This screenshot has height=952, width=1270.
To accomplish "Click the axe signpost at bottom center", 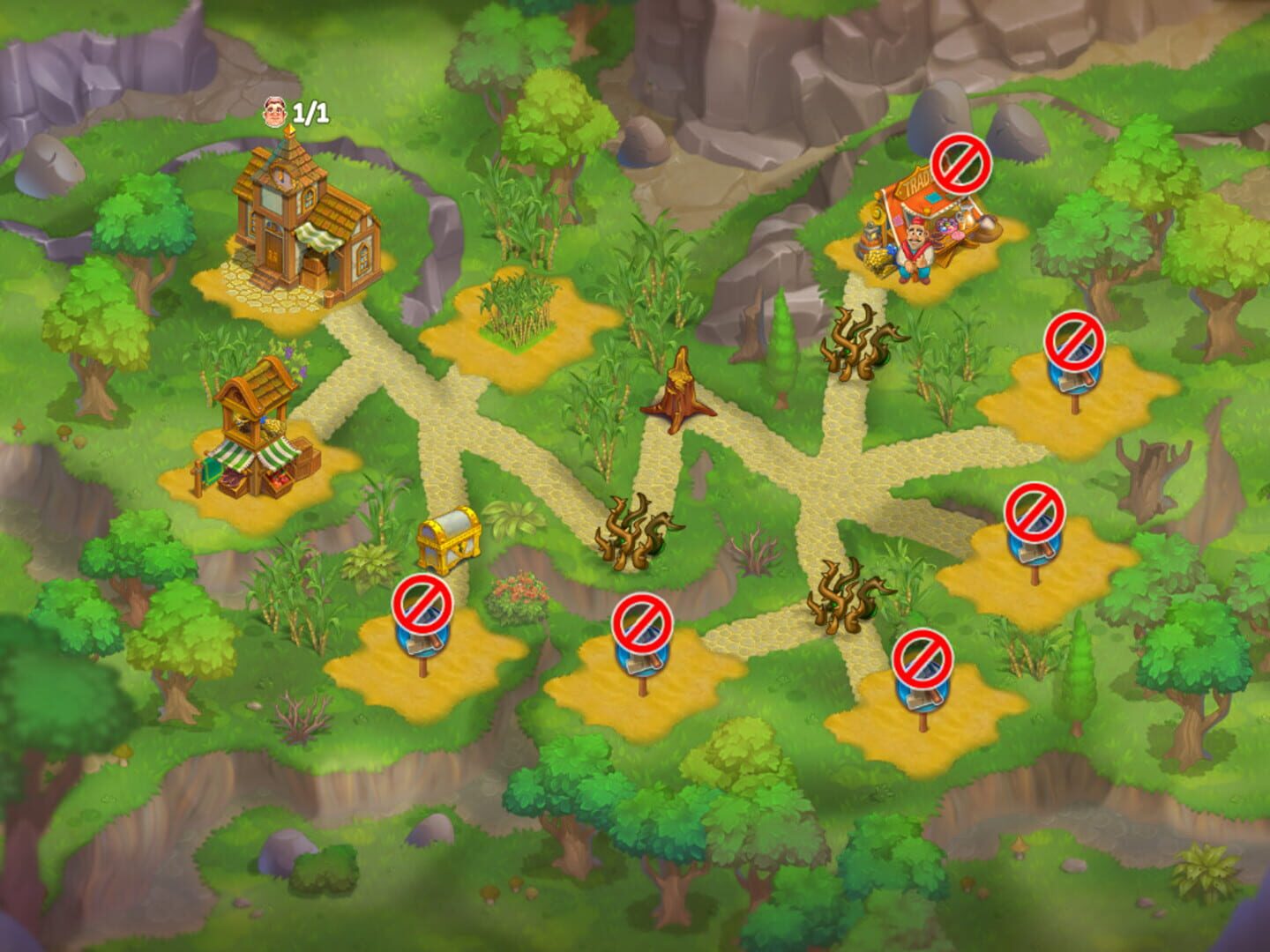I will tap(642, 639).
